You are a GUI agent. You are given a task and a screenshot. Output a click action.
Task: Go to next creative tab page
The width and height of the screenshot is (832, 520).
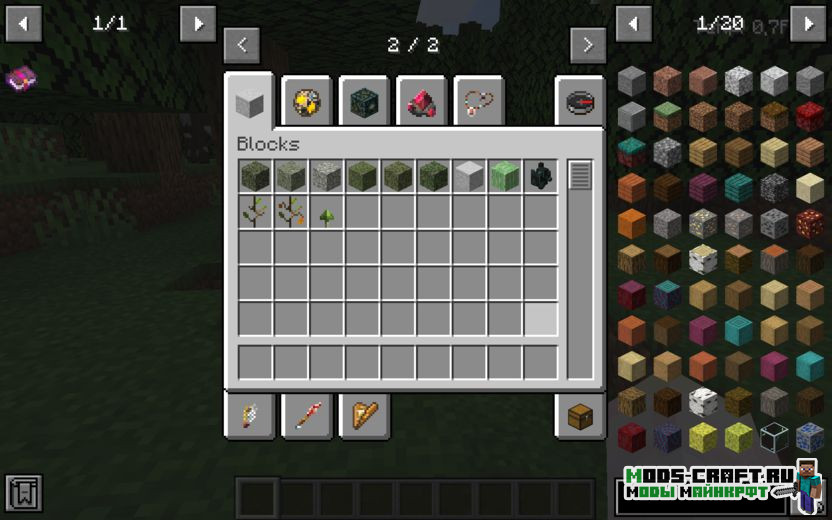click(x=588, y=45)
